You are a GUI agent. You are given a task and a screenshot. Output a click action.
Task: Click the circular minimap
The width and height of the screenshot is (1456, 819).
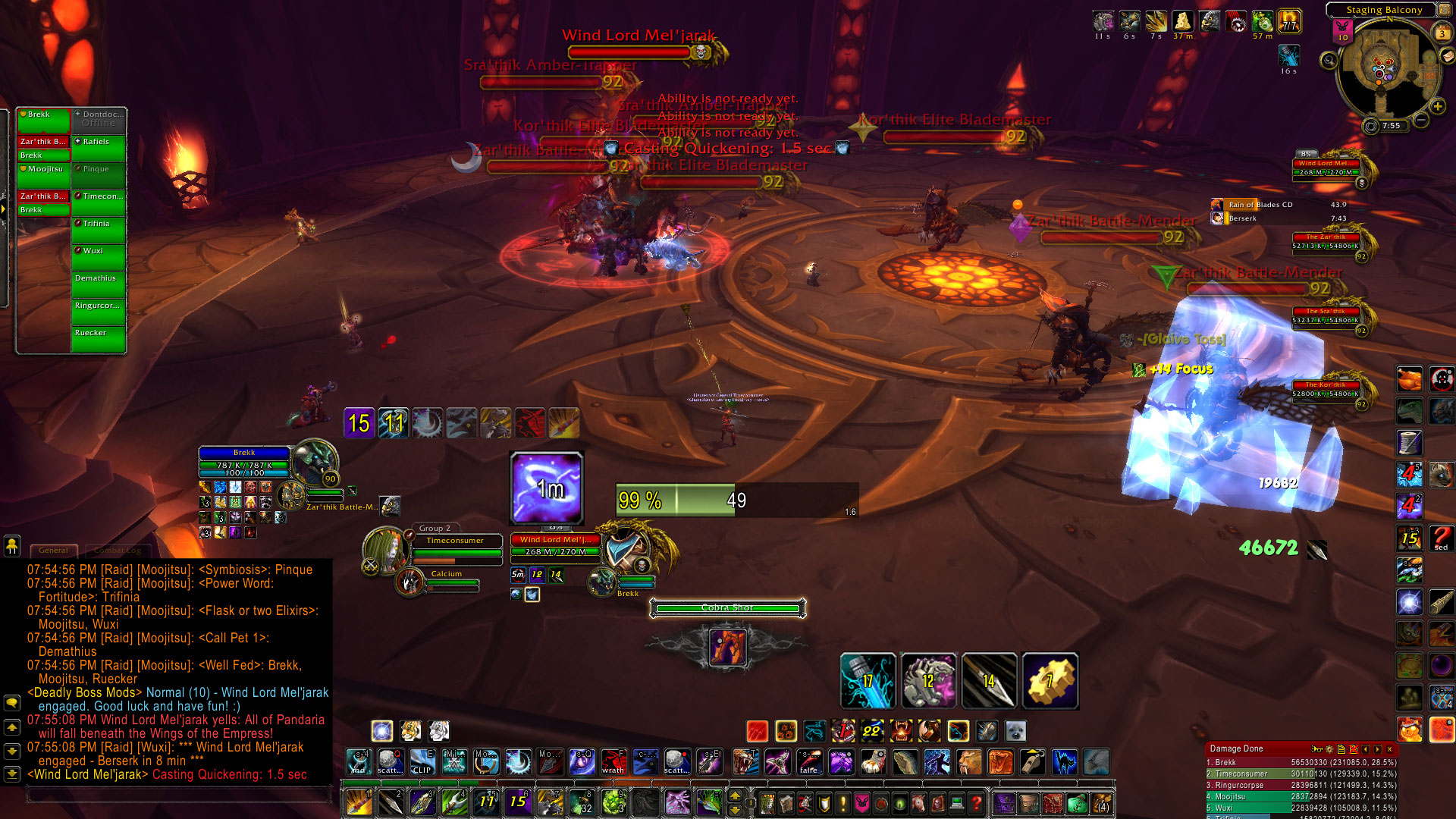(x=1382, y=72)
